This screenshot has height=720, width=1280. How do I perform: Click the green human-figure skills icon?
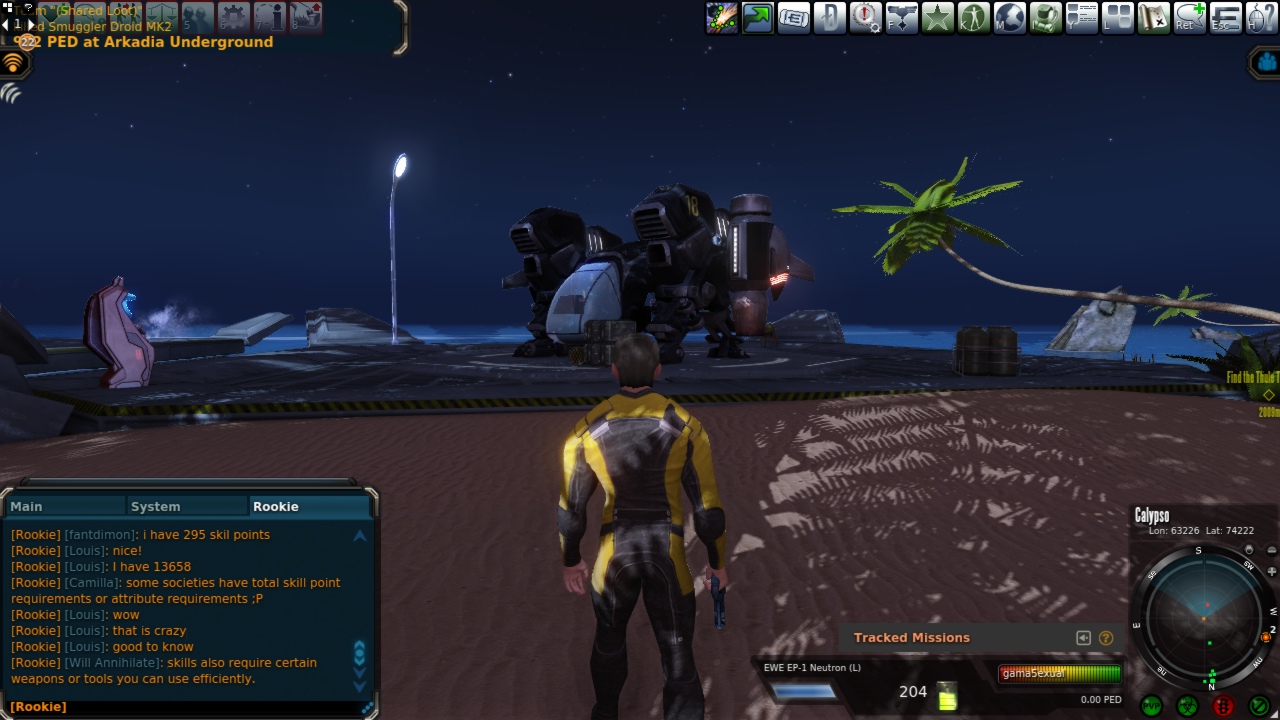pos(973,17)
